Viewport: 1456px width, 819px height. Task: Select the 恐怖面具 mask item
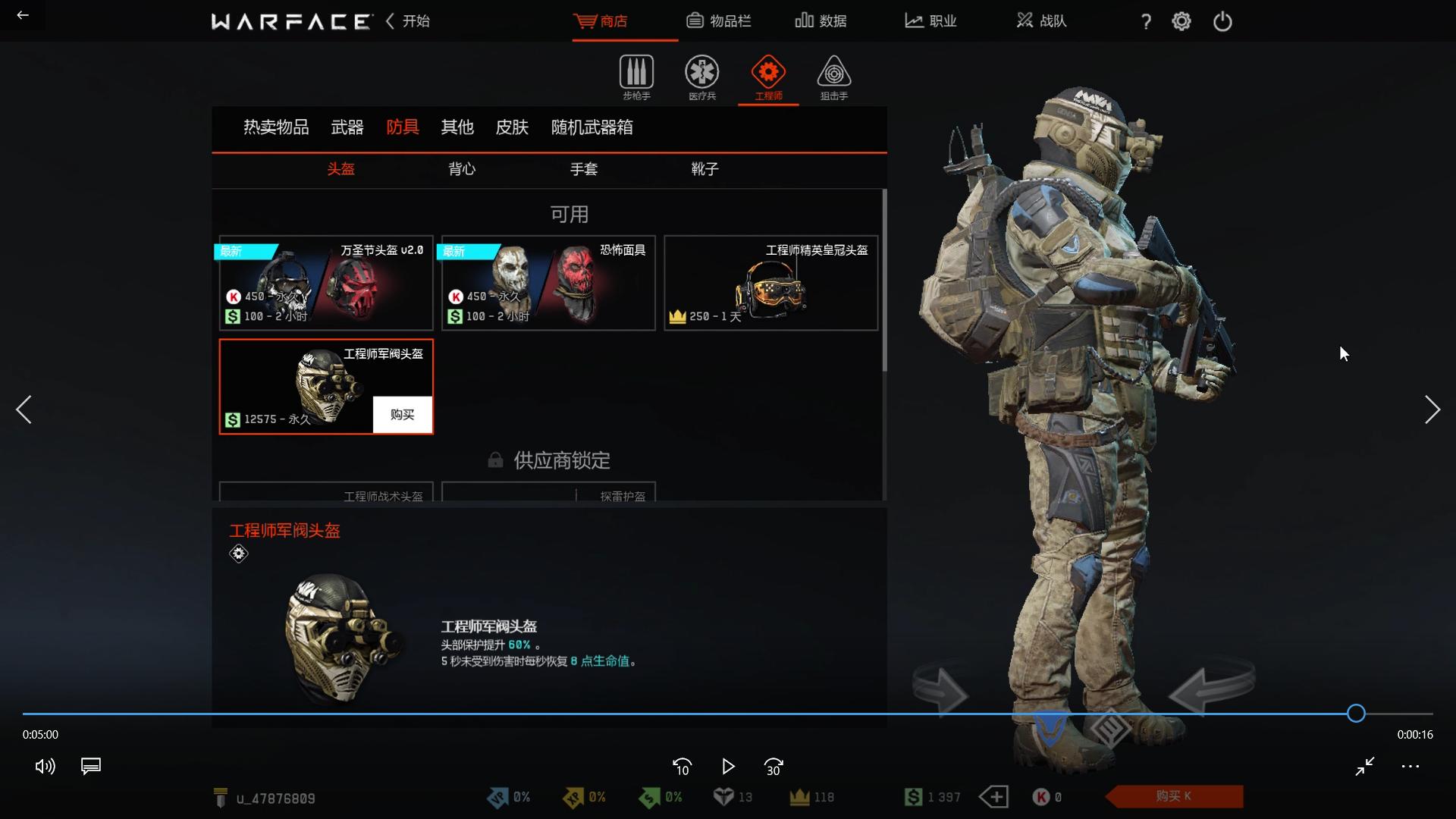pyautogui.click(x=548, y=283)
